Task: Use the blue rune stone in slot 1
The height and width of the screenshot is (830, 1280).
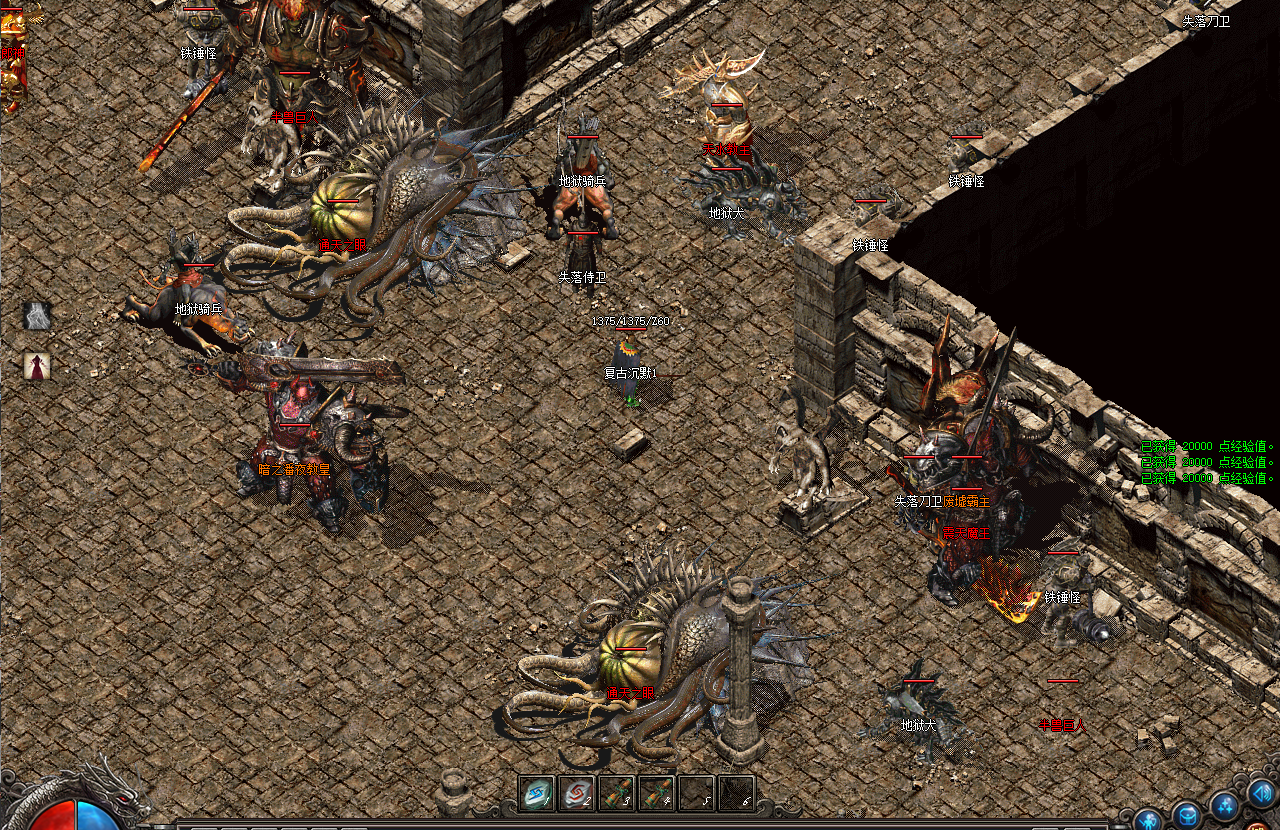Action: point(537,793)
